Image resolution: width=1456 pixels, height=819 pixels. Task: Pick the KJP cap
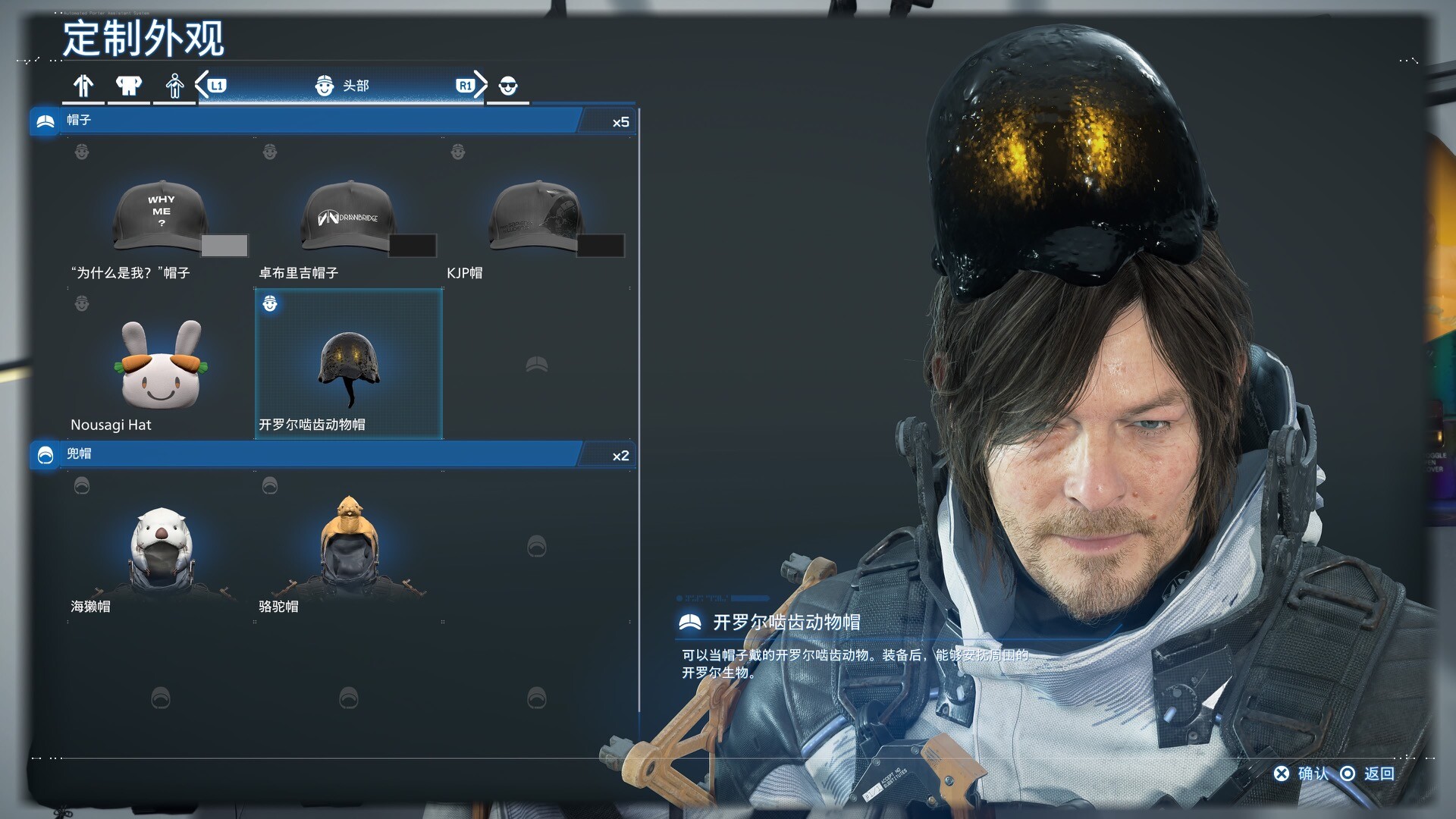coord(536,216)
